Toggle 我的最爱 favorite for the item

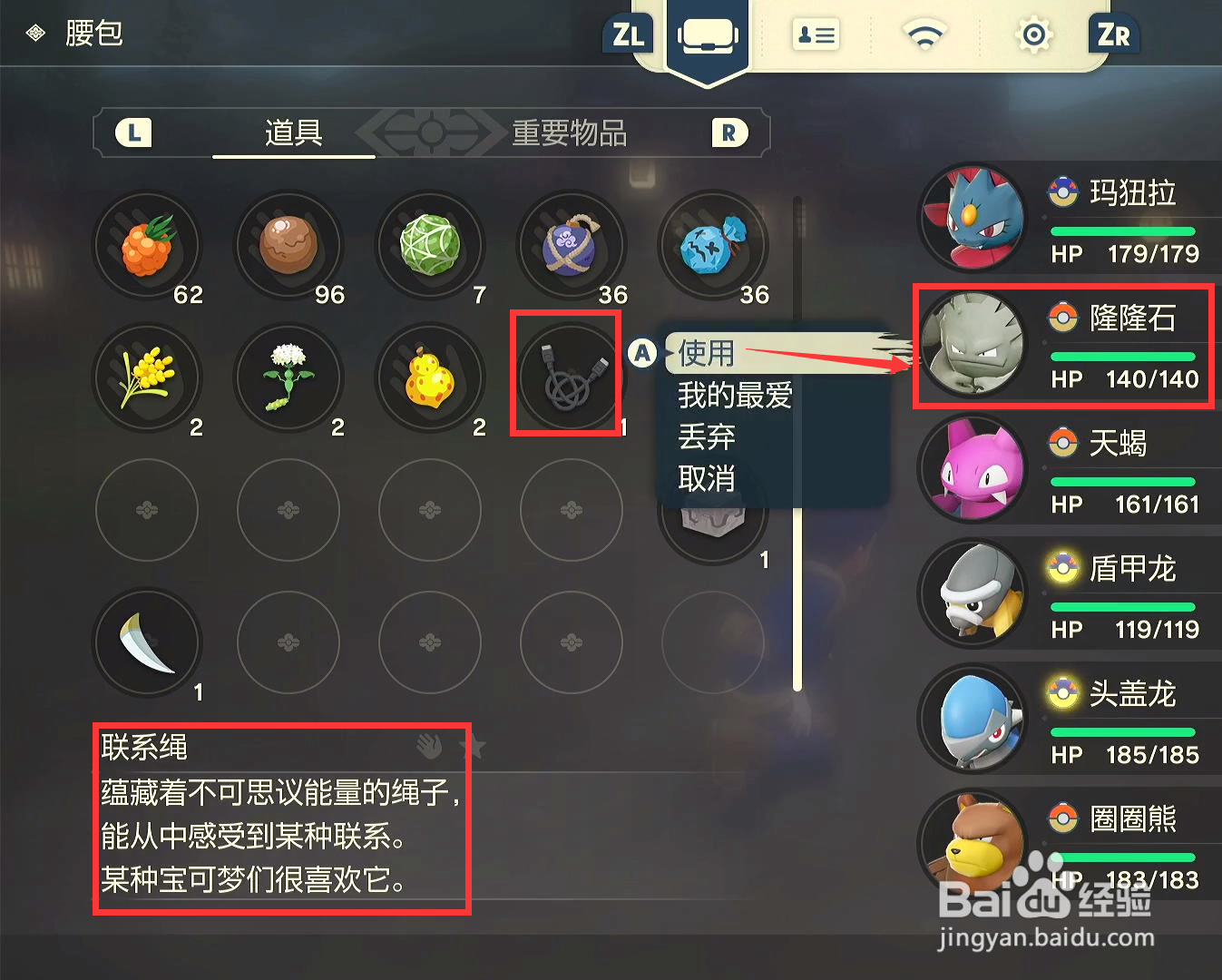point(734,395)
